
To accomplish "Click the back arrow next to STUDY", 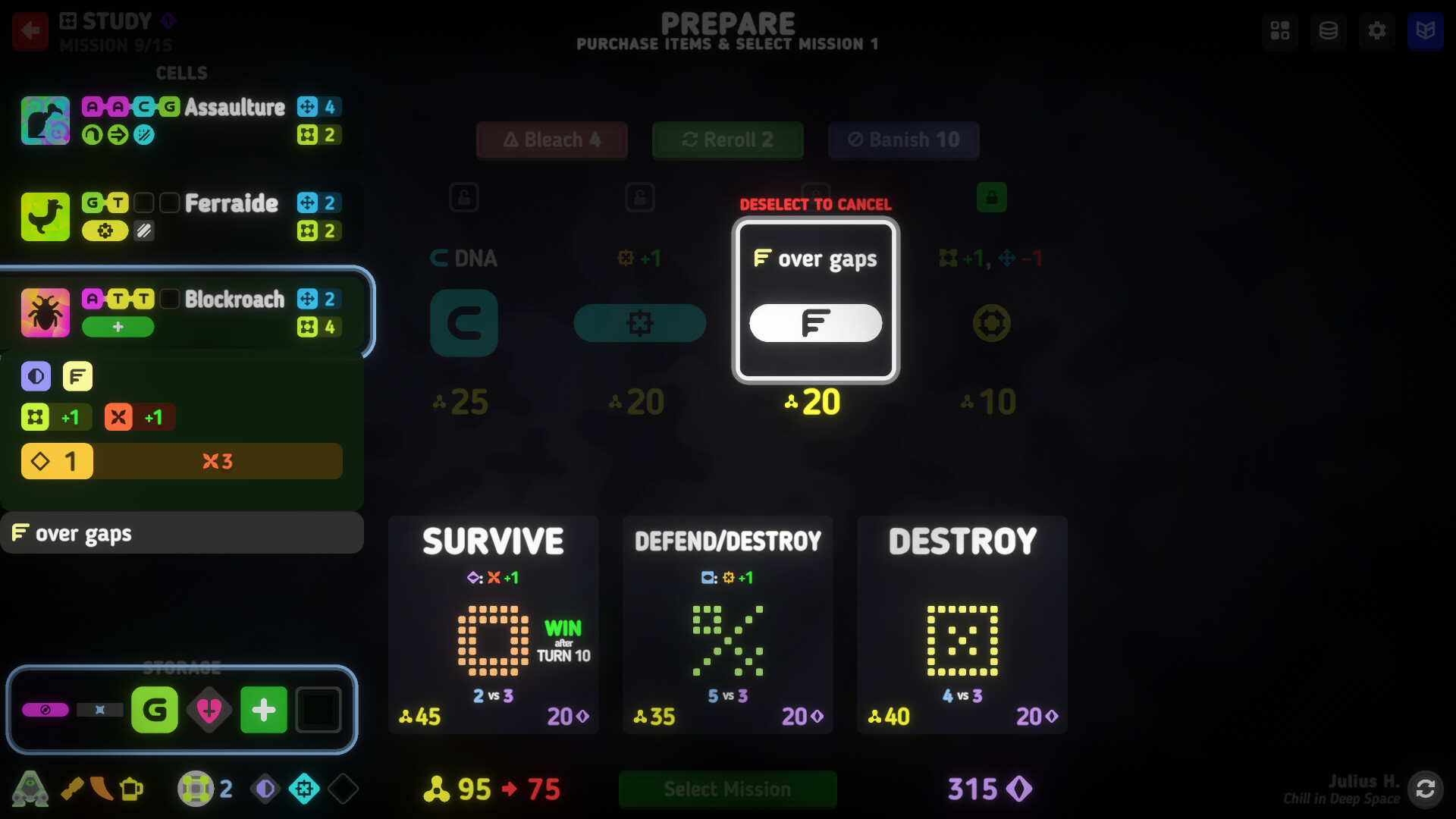I will (30, 31).
